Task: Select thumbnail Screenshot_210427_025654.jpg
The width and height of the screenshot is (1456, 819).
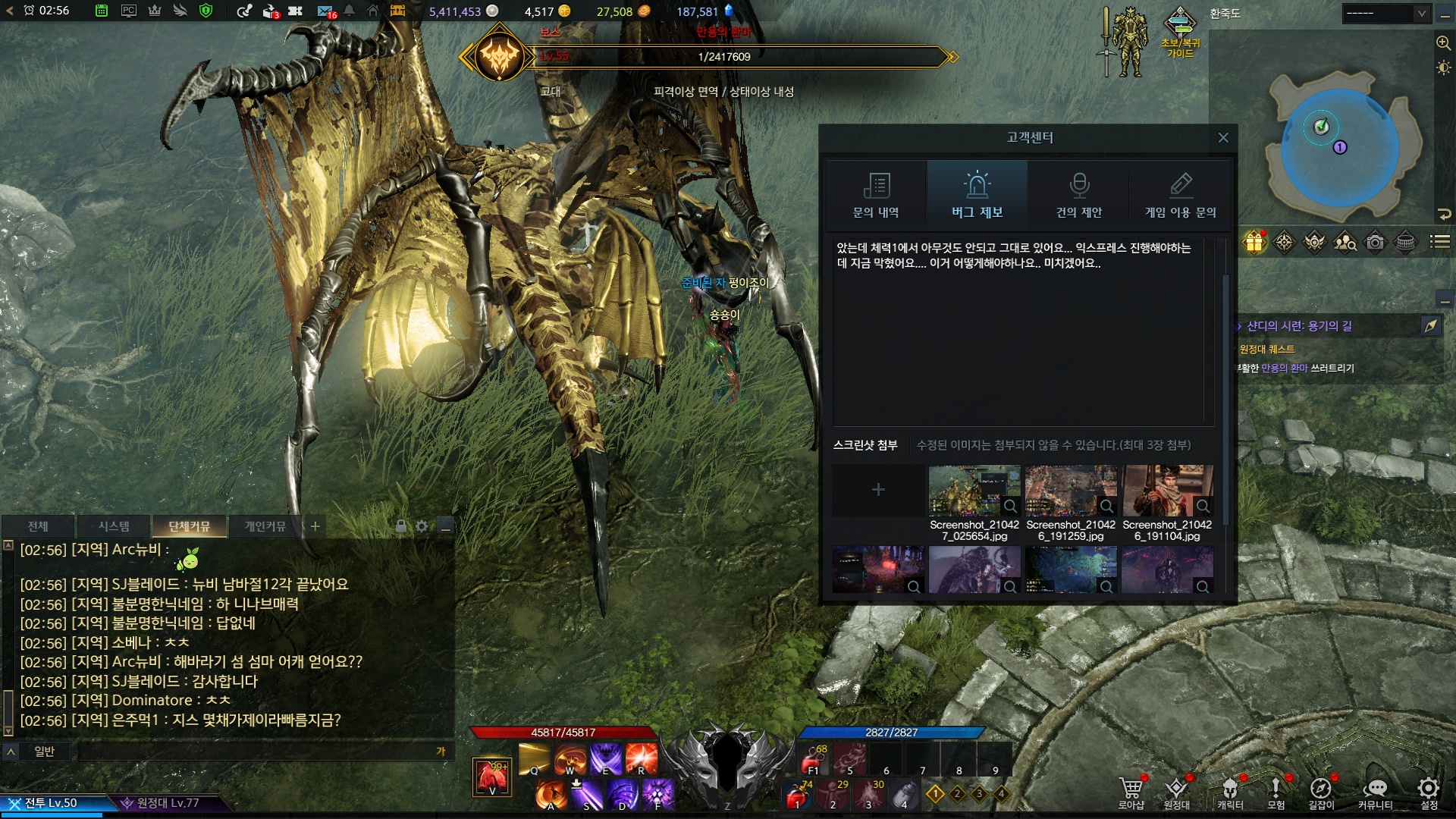Action: pos(974,491)
